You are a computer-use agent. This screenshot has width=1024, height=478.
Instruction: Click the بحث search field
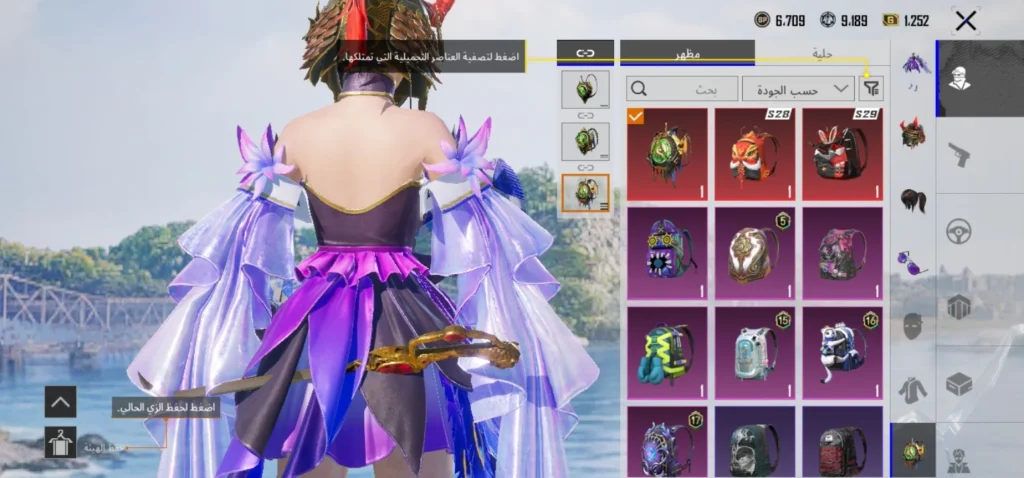click(683, 89)
